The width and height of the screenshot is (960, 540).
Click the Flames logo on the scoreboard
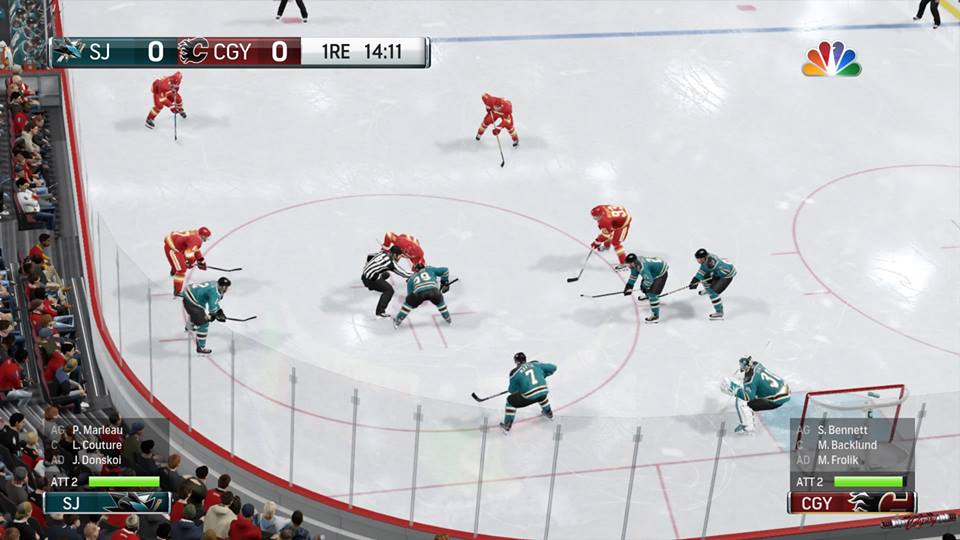click(x=192, y=51)
